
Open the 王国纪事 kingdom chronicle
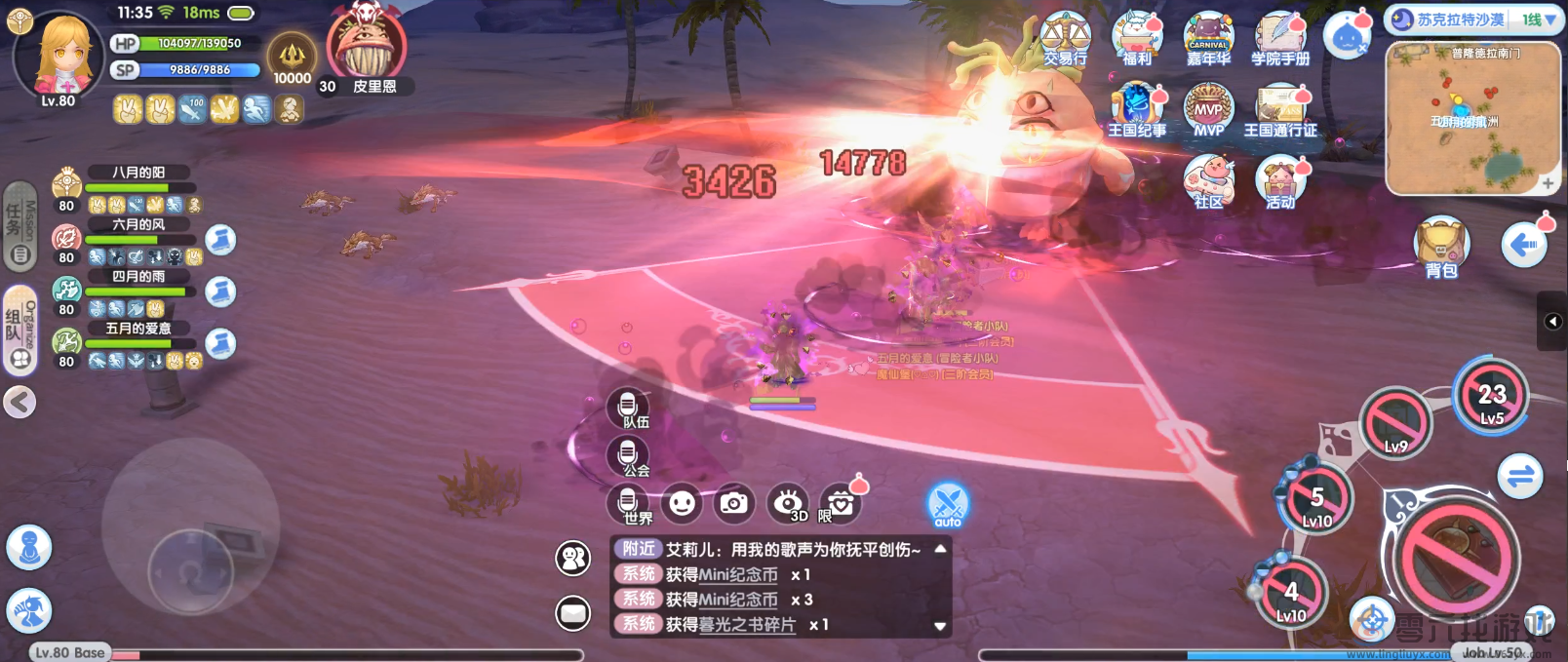click(x=1136, y=109)
